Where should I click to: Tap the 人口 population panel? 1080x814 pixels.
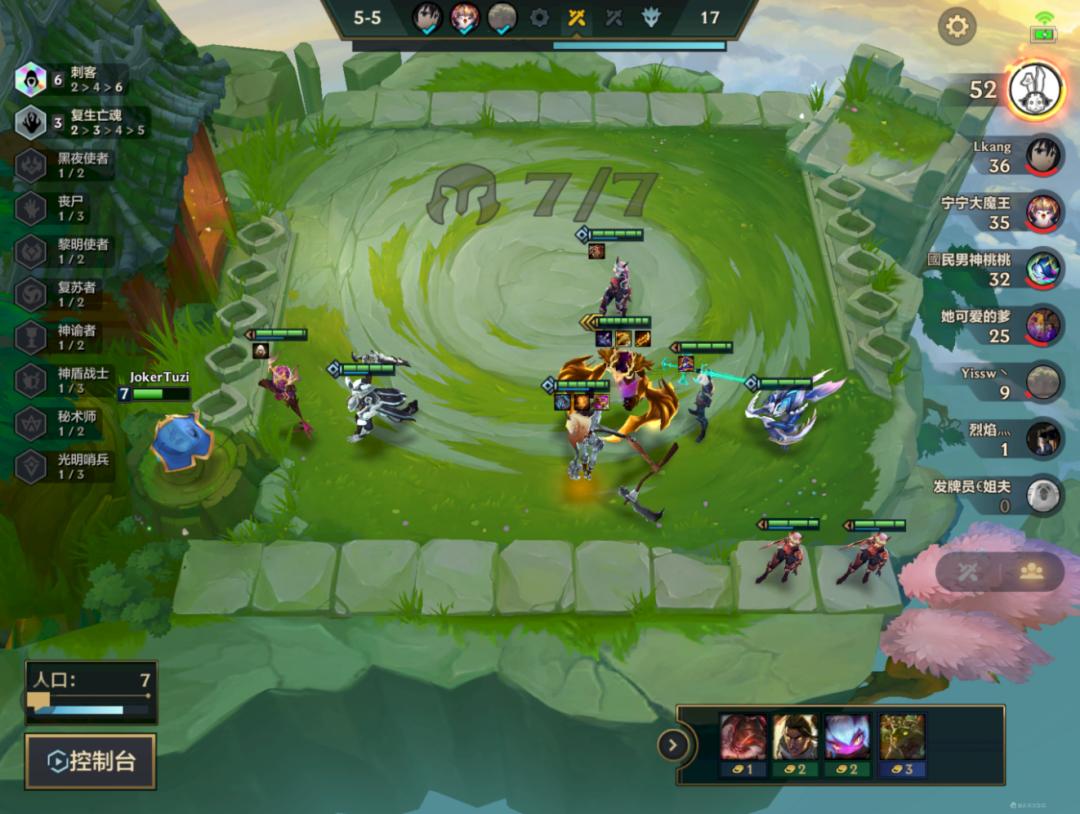pyautogui.click(x=91, y=692)
